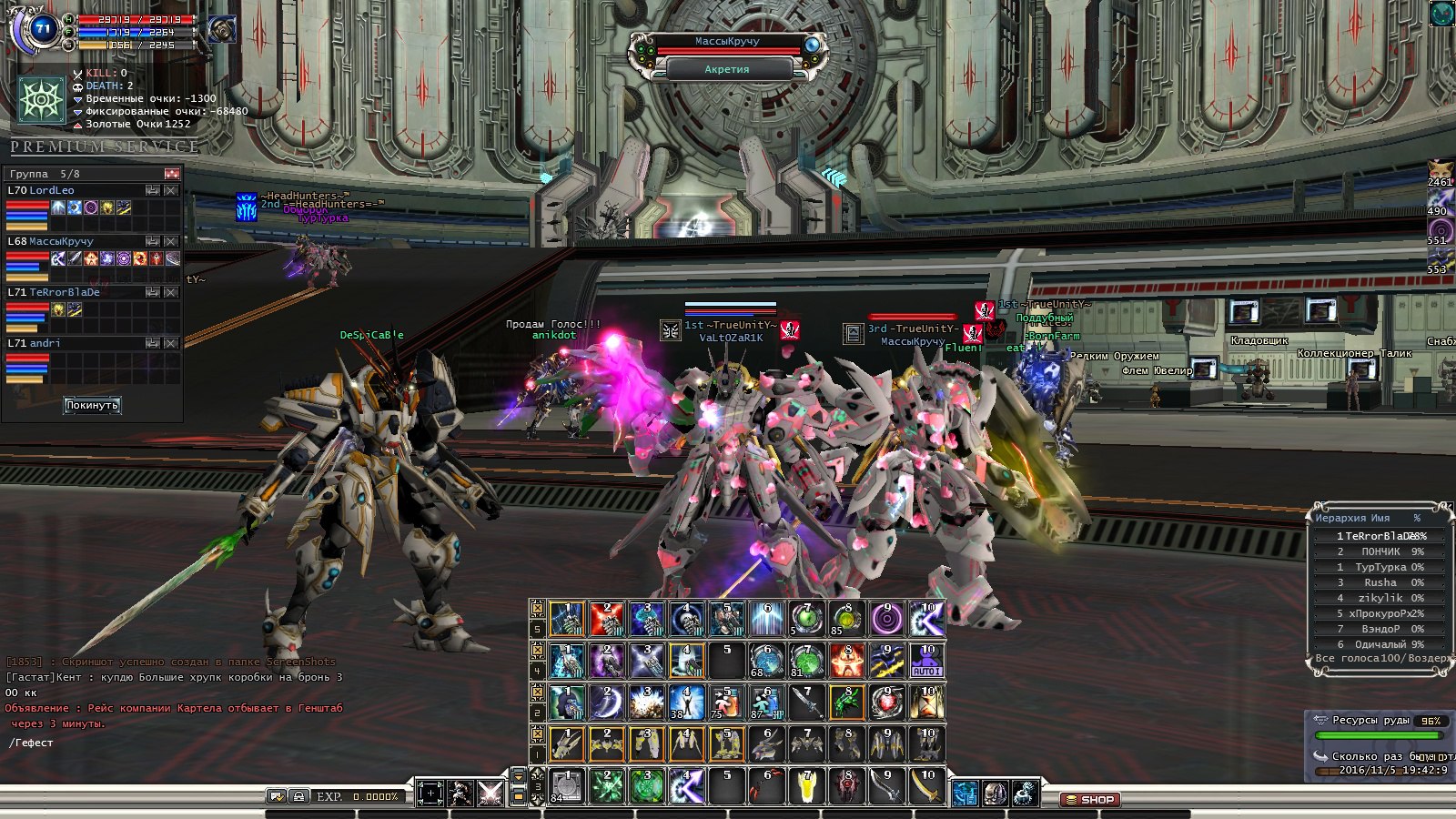This screenshot has height=819, width=1456.
Task: Select the curved golden saber slot
Action: pos(927,786)
